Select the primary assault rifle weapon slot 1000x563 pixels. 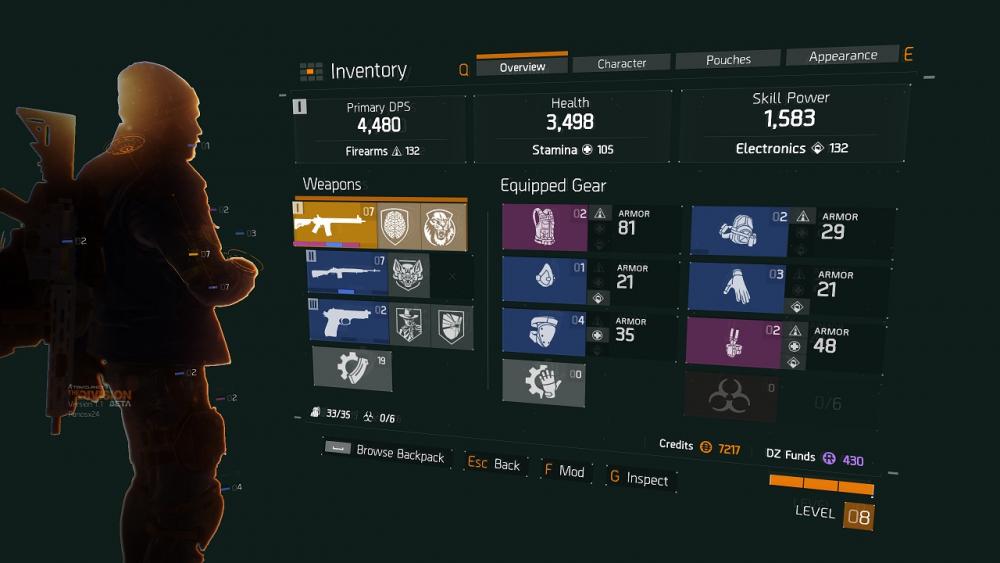pos(336,225)
